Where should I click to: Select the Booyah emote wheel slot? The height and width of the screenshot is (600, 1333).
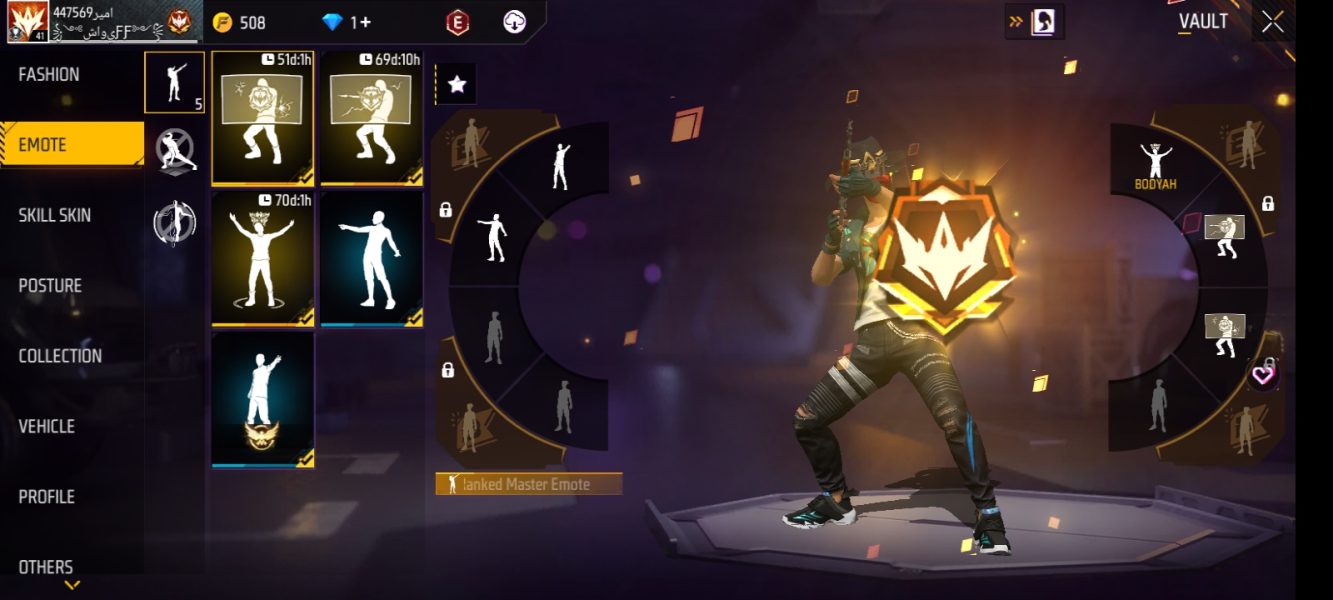1155,165
